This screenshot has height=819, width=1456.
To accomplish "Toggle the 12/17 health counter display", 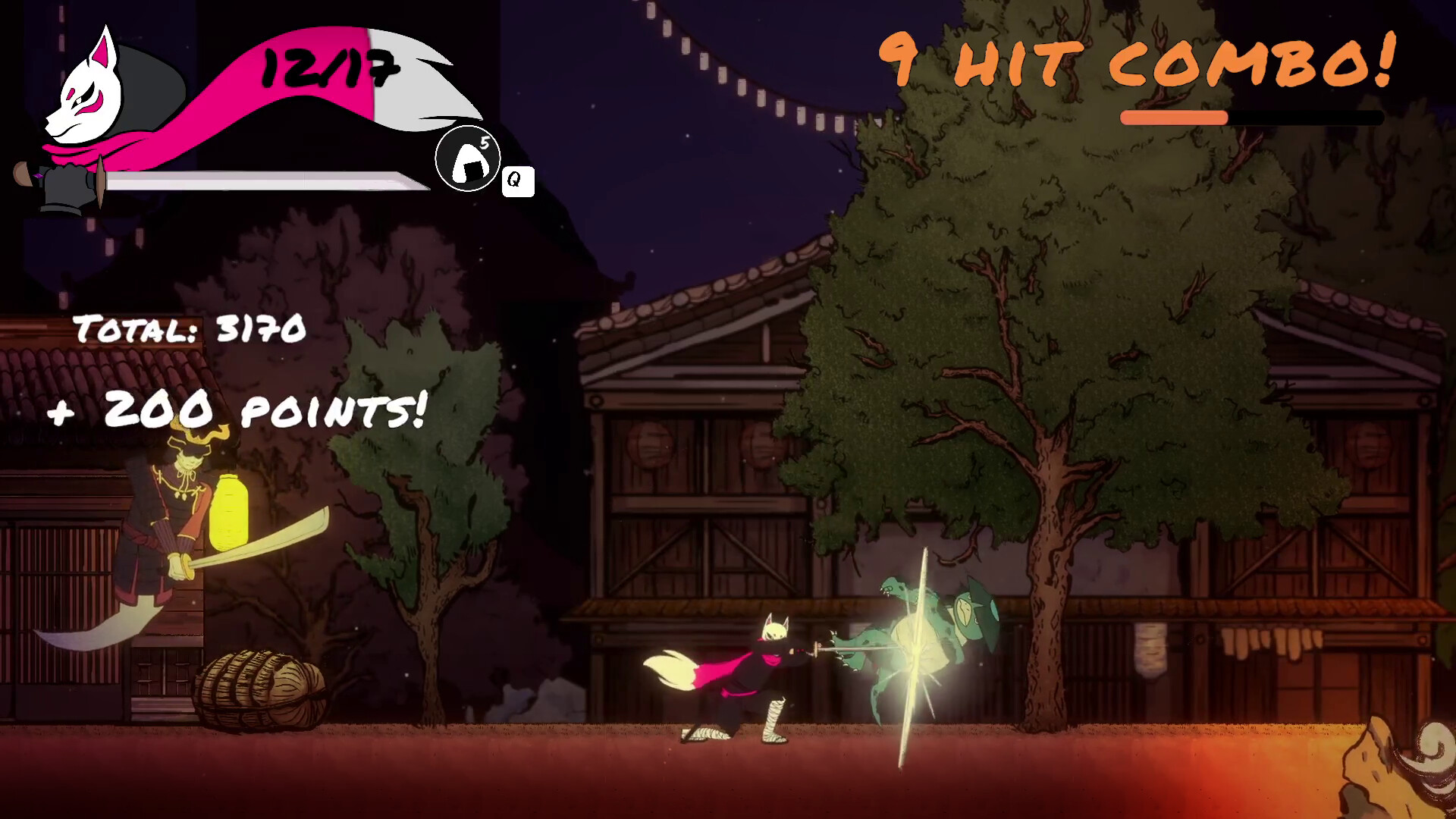I will (x=326, y=68).
